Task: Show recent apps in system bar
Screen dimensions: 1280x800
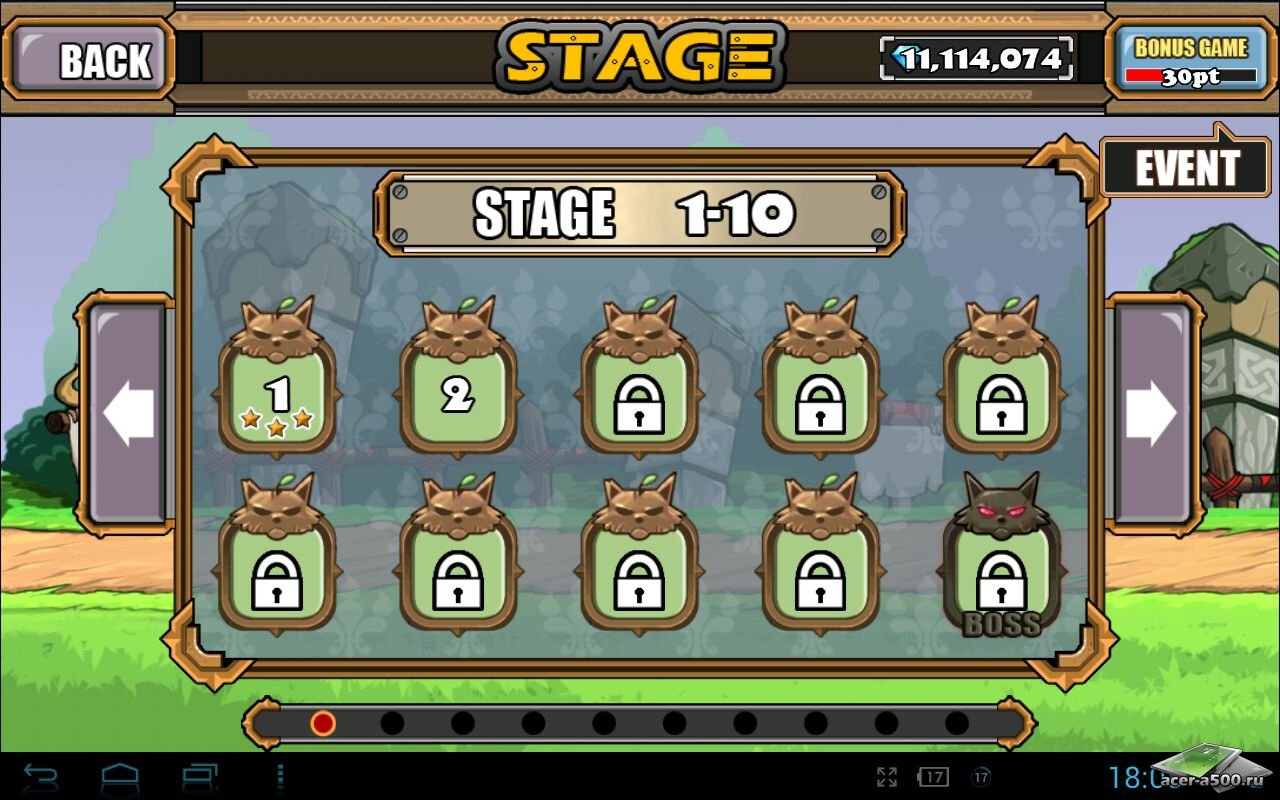Action: click(200, 777)
